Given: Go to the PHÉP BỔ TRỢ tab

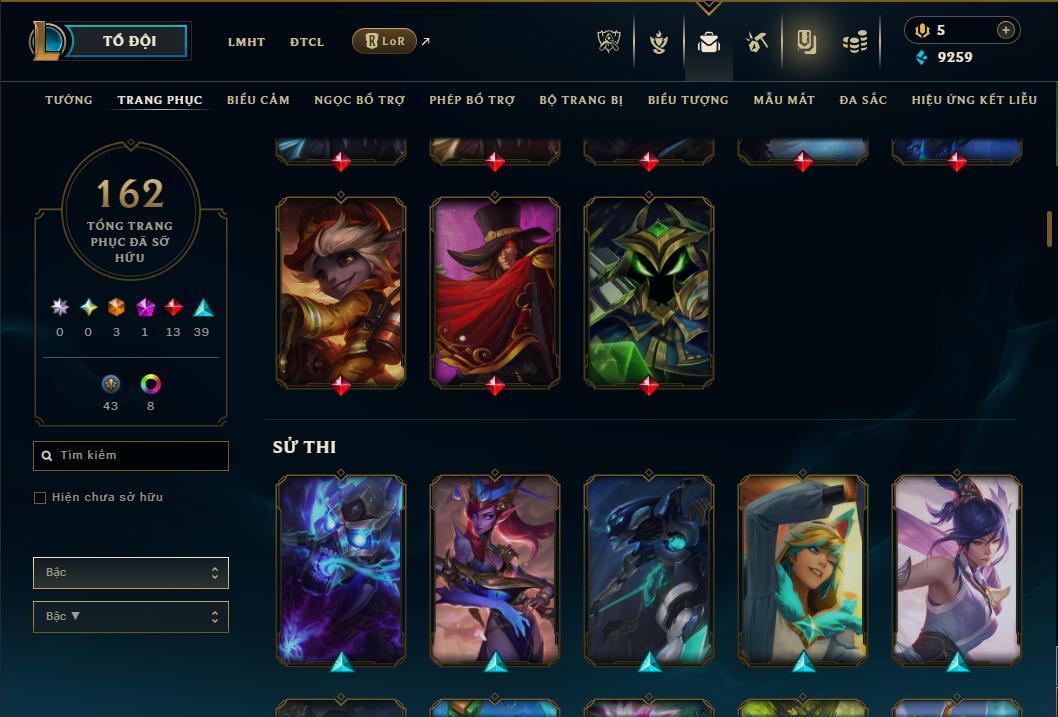Looking at the screenshot, I should coord(472,100).
